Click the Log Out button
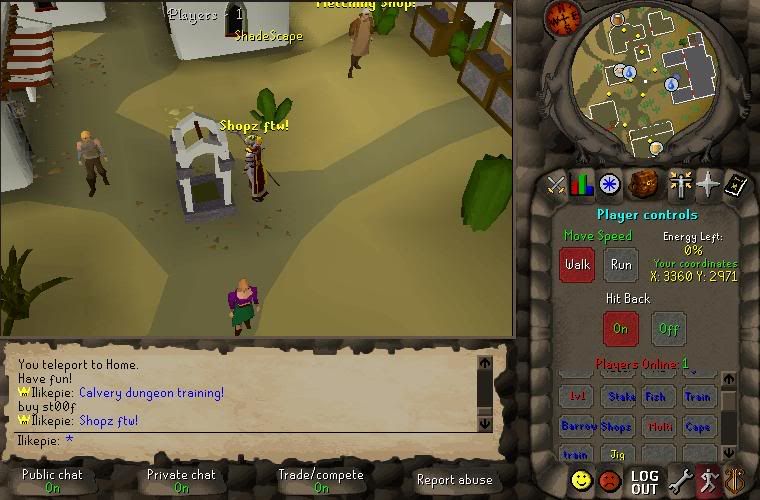 click(645, 482)
